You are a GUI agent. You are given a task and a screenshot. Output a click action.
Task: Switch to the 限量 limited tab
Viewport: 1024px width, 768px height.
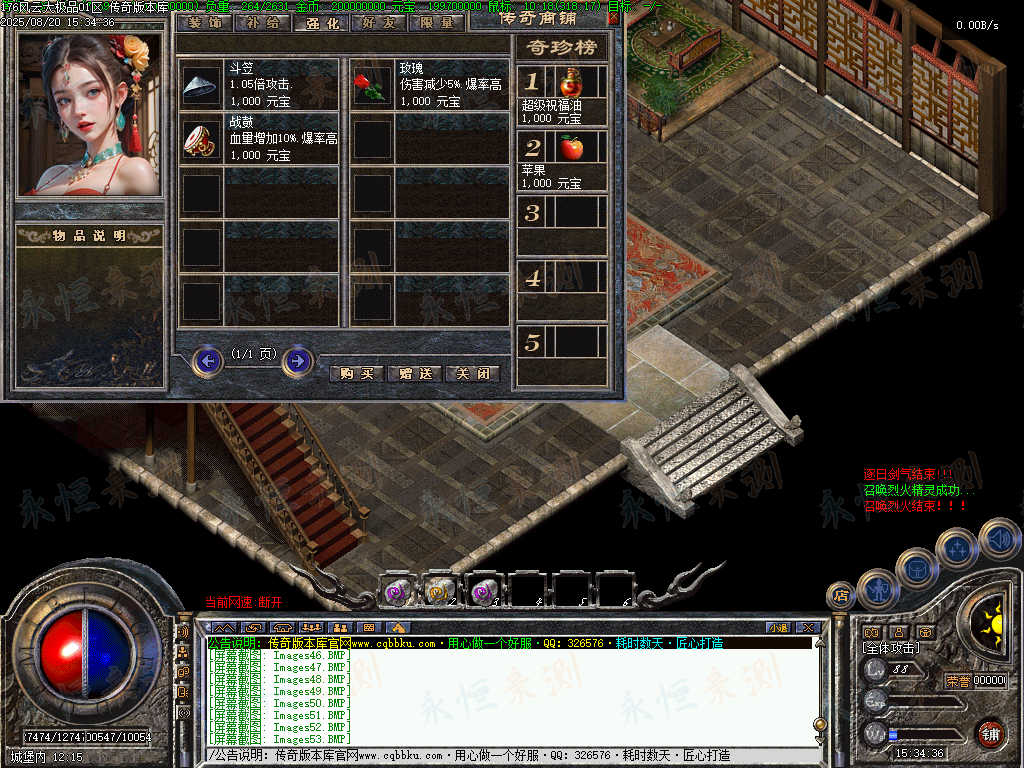(436, 22)
